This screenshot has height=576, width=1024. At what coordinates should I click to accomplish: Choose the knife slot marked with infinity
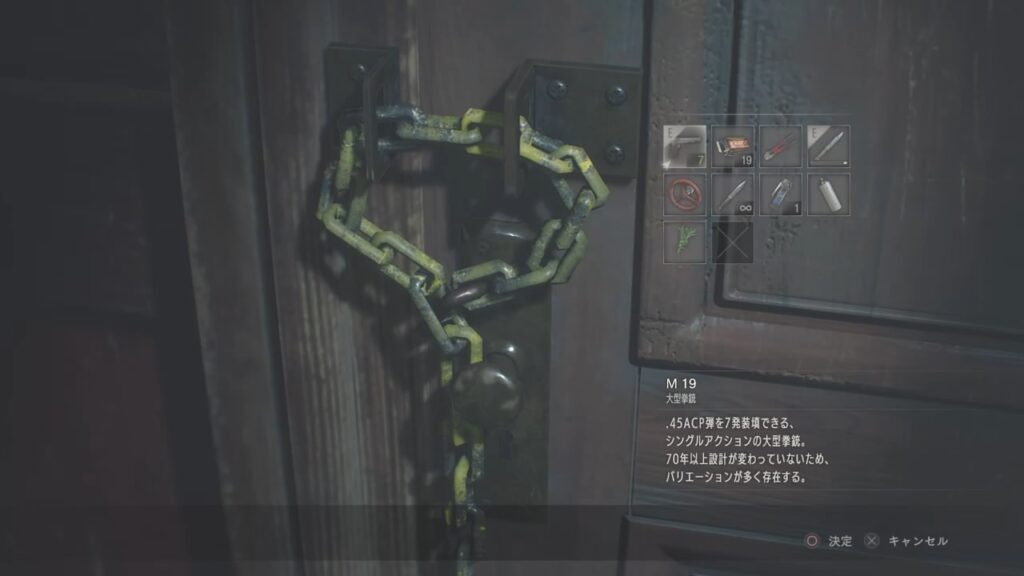(x=732, y=193)
